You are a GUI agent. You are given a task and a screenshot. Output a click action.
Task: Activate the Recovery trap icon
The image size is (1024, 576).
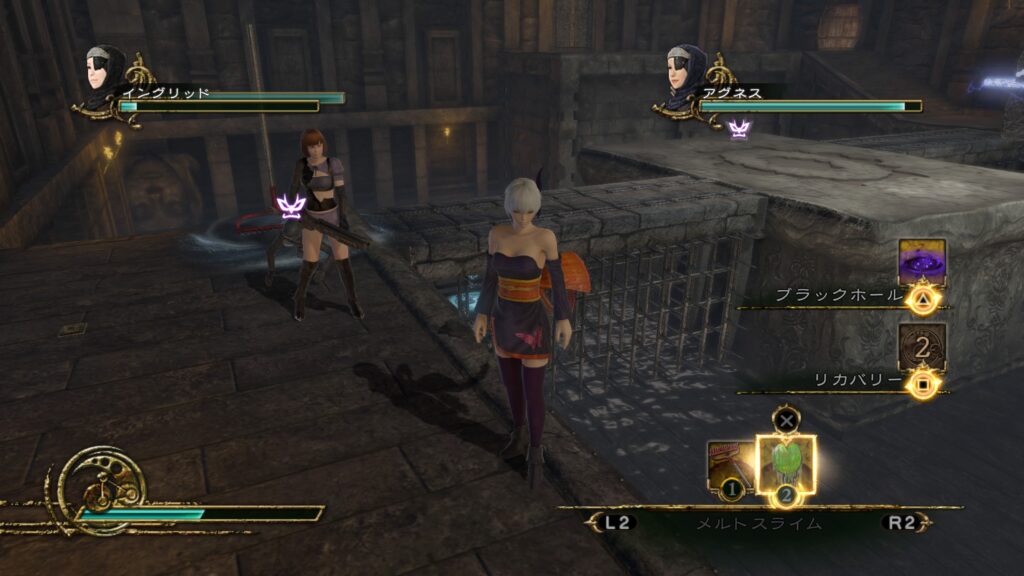[921, 347]
